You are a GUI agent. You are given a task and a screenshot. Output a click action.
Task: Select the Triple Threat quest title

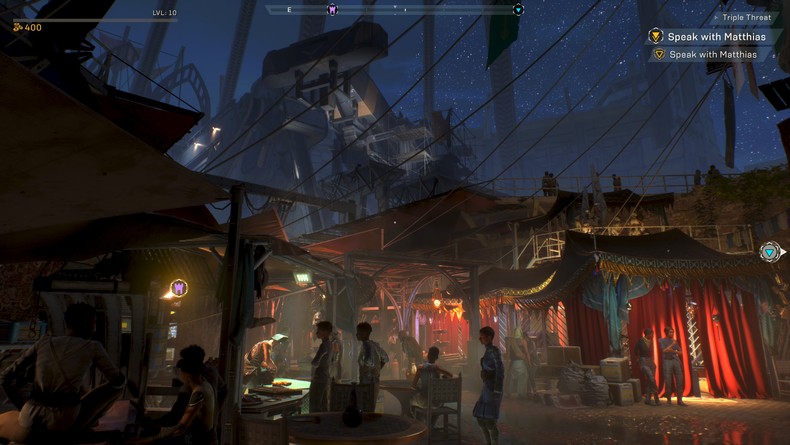pyautogui.click(x=743, y=17)
